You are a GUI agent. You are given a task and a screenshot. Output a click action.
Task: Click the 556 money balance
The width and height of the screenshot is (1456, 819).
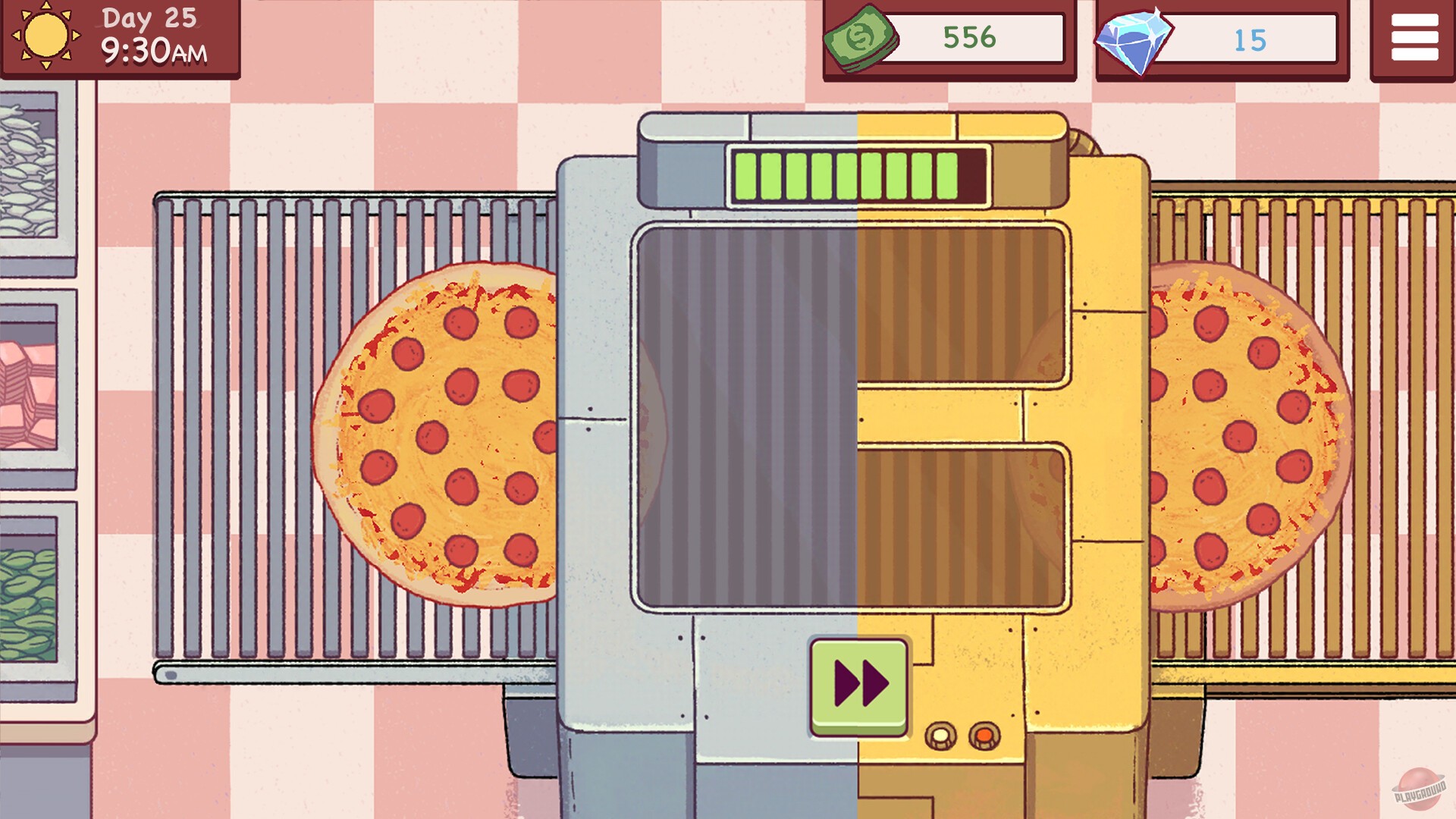[968, 36]
